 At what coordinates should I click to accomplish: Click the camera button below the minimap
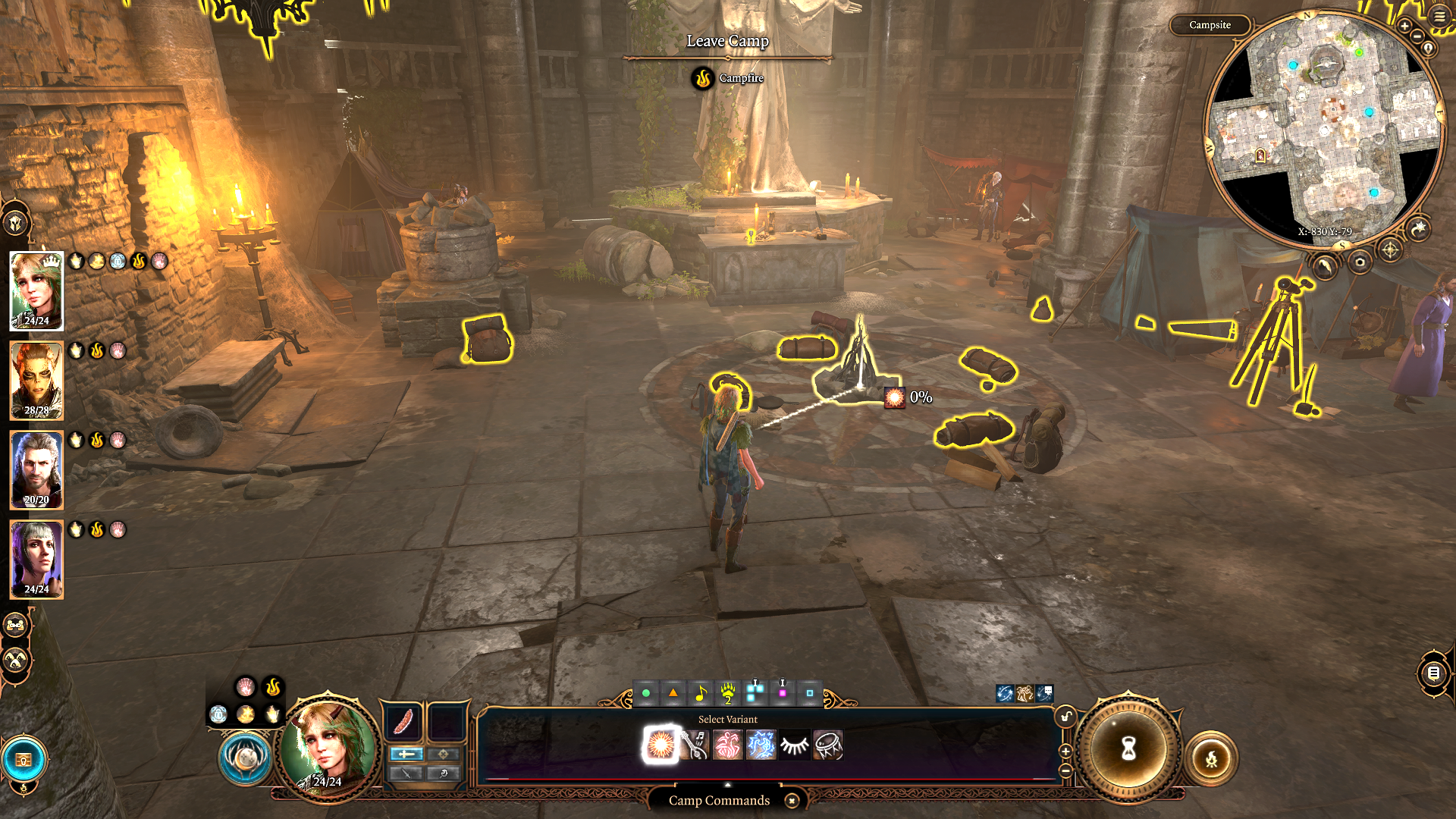coord(1360,262)
